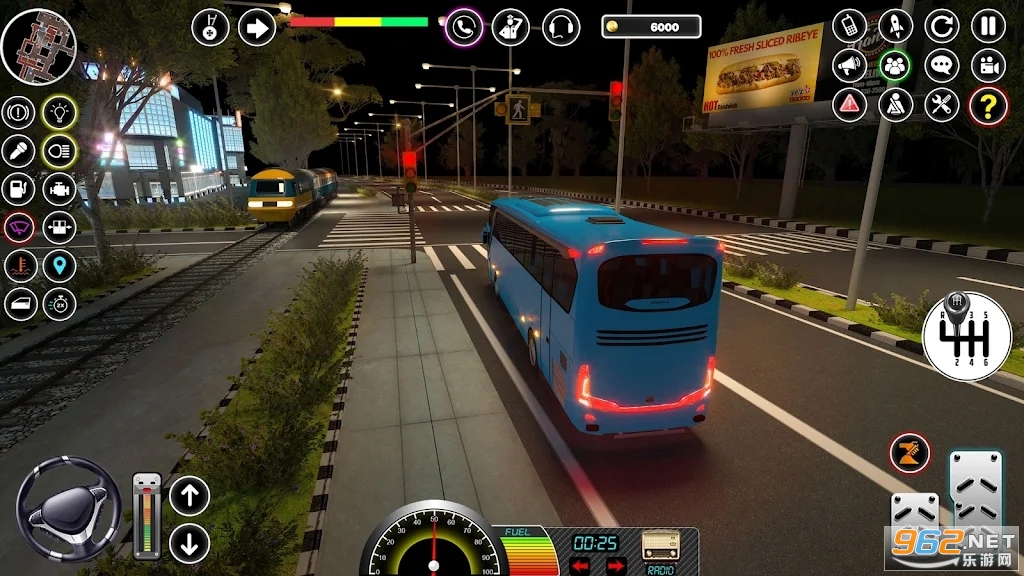Click the circular arrow reset button

click(941, 26)
